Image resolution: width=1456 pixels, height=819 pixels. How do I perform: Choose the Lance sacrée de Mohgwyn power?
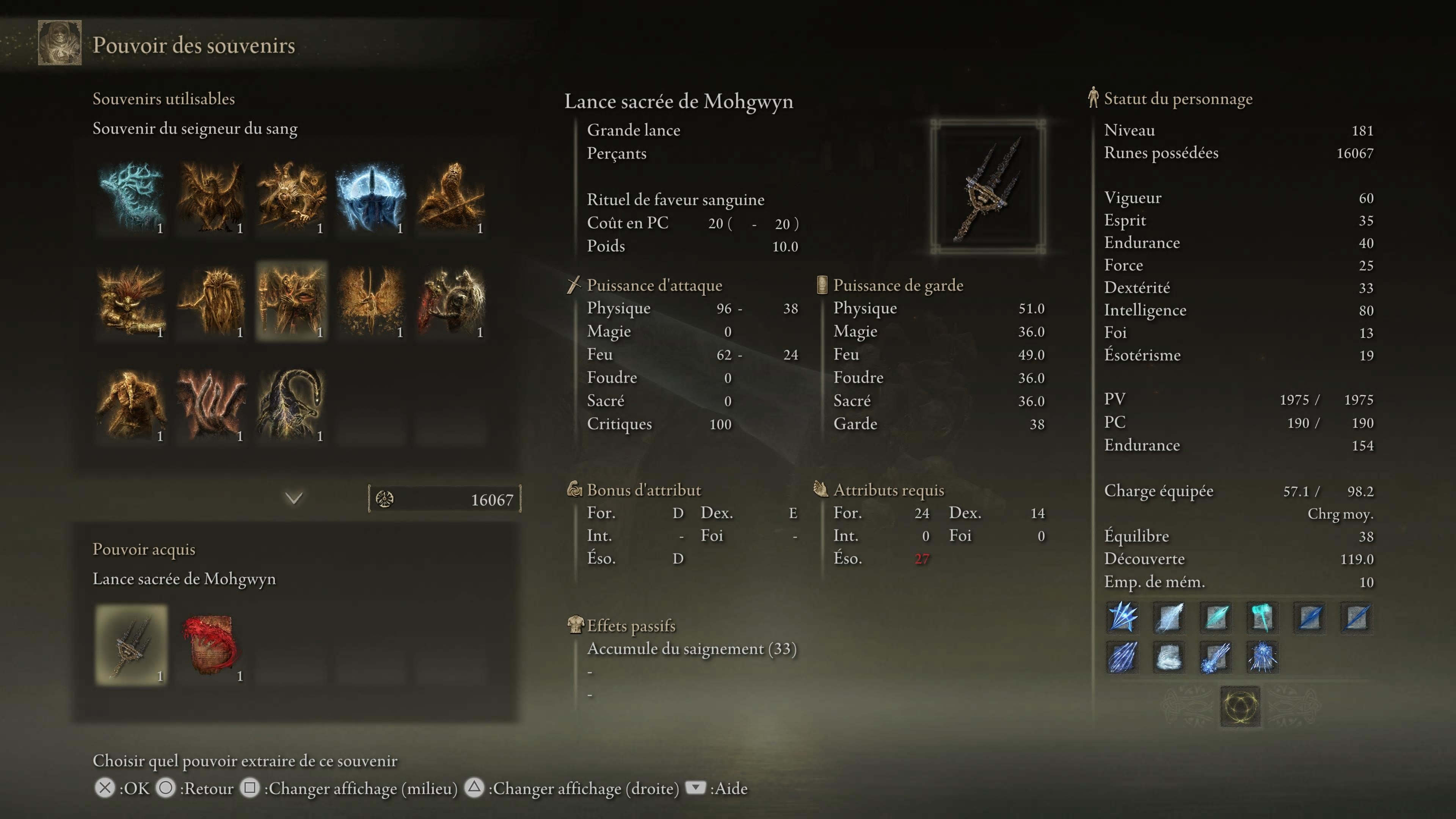131,645
